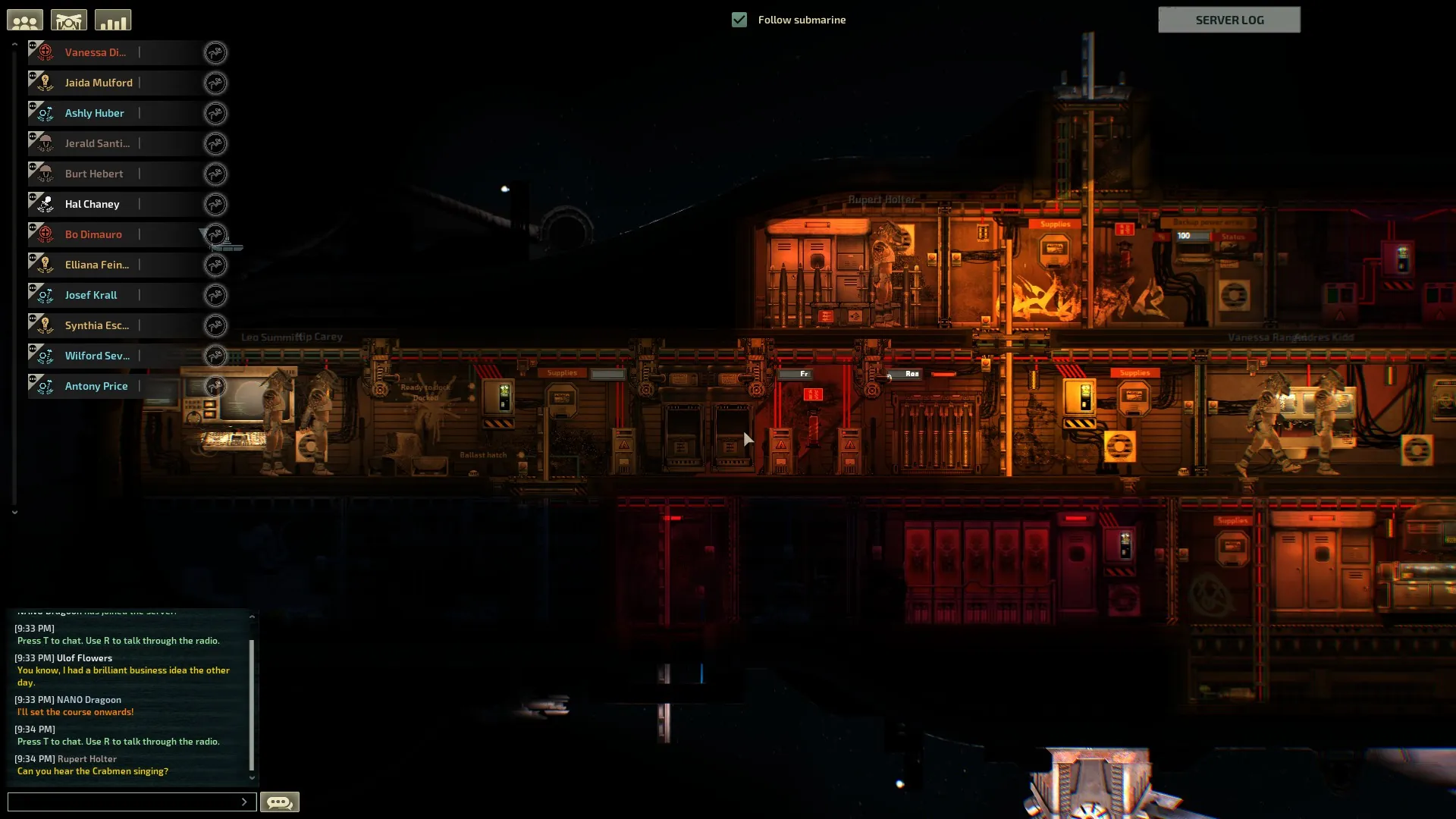The image size is (1456, 819).
Task: Select Bo Dimauro's crew entry
Action: 93,234
